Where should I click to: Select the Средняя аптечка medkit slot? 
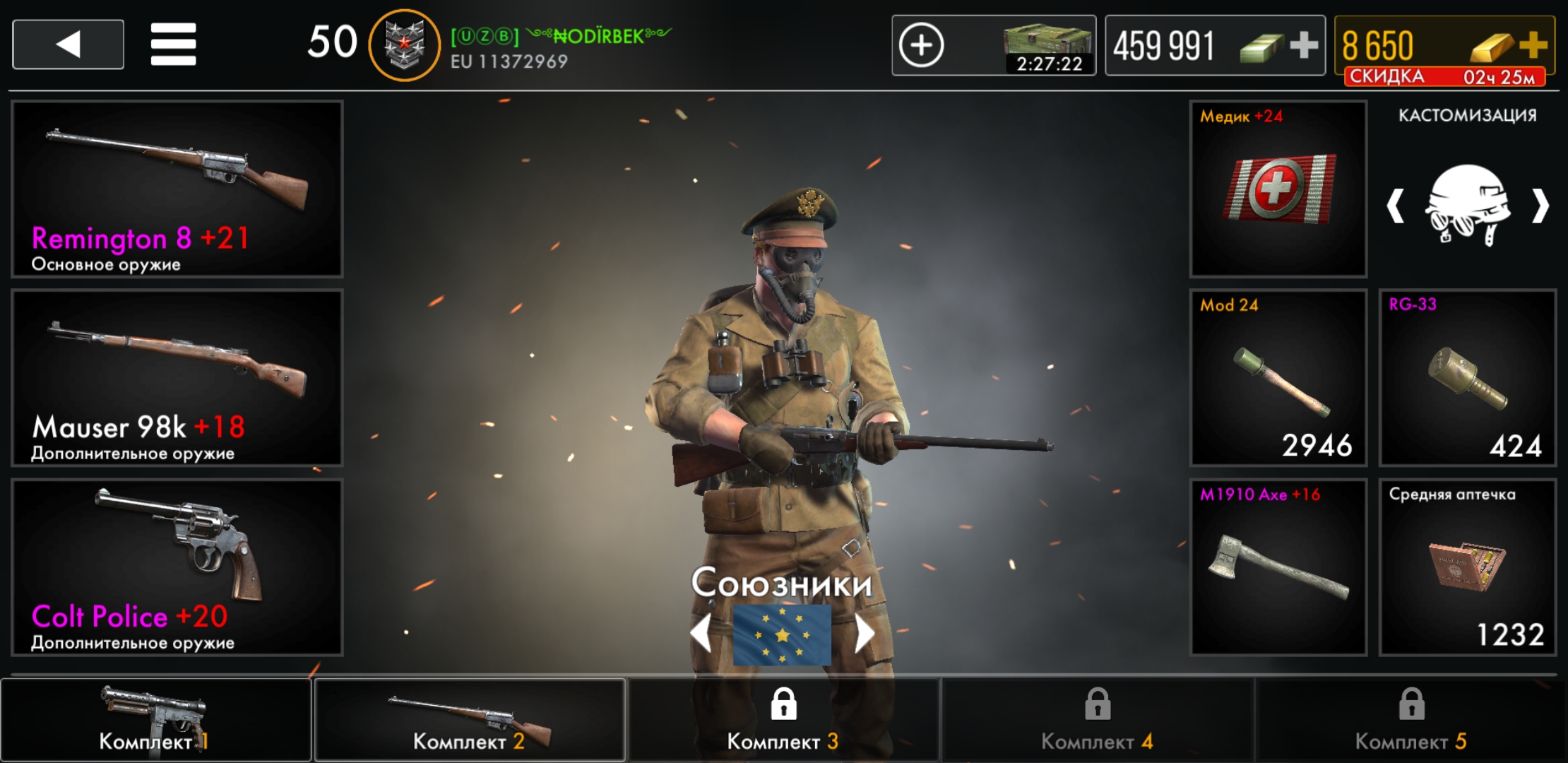click(1468, 565)
